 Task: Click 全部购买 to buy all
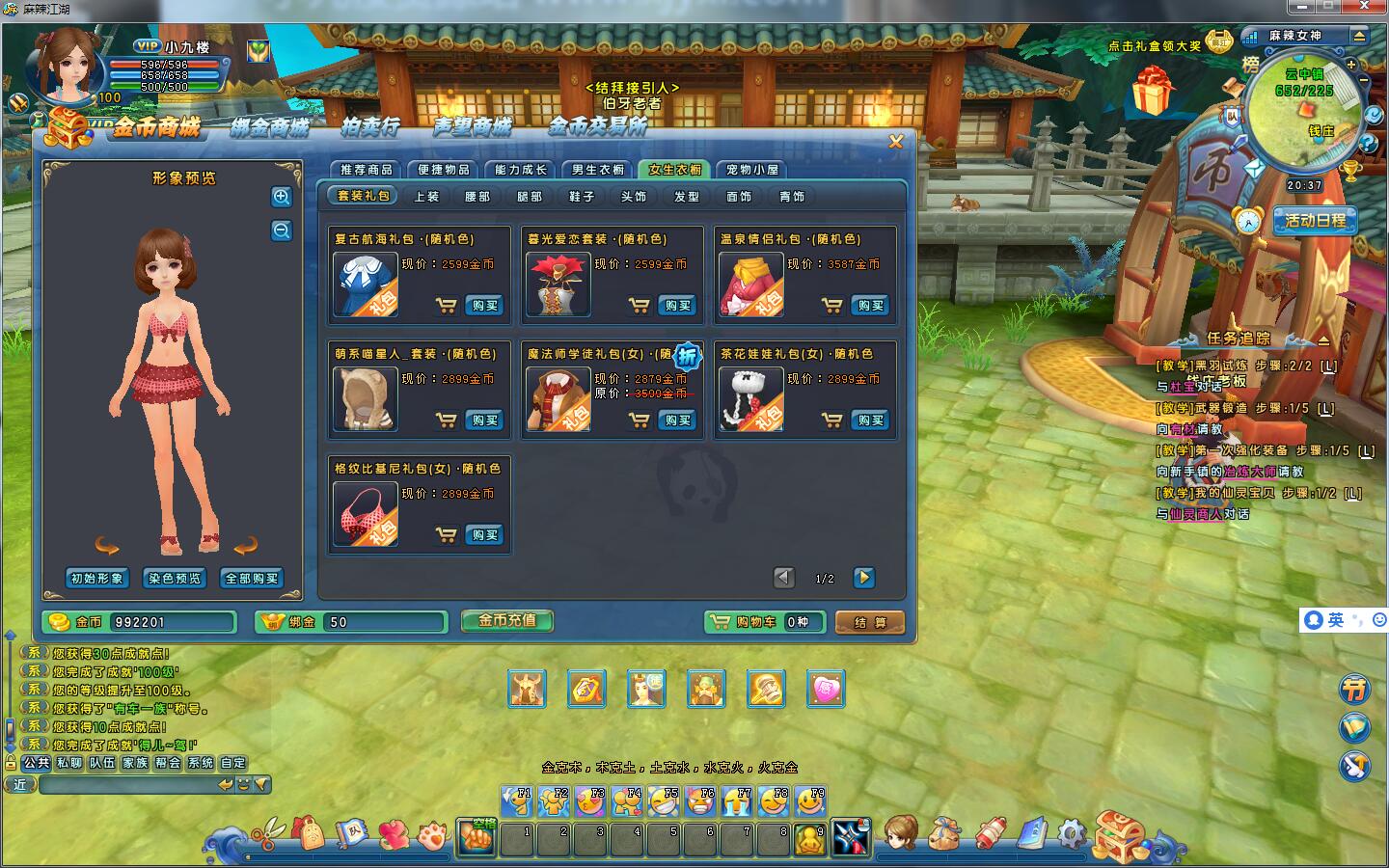252,579
